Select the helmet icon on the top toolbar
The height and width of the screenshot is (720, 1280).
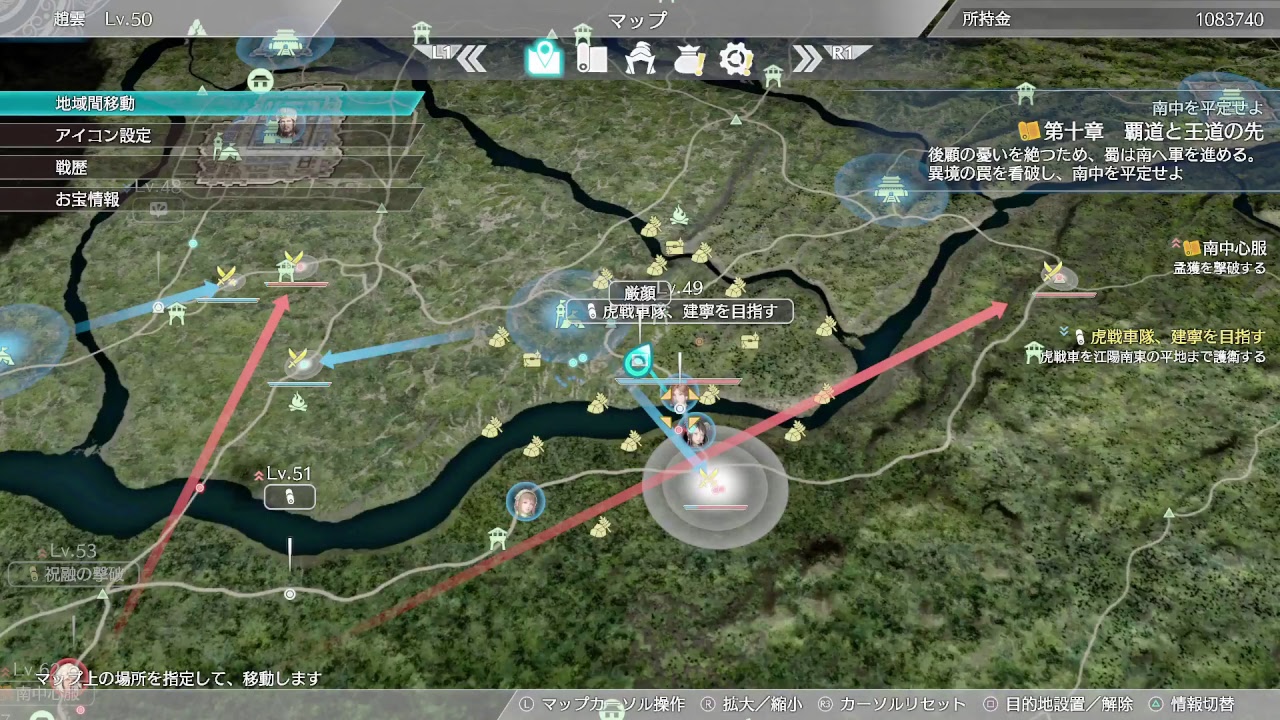(x=640, y=60)
